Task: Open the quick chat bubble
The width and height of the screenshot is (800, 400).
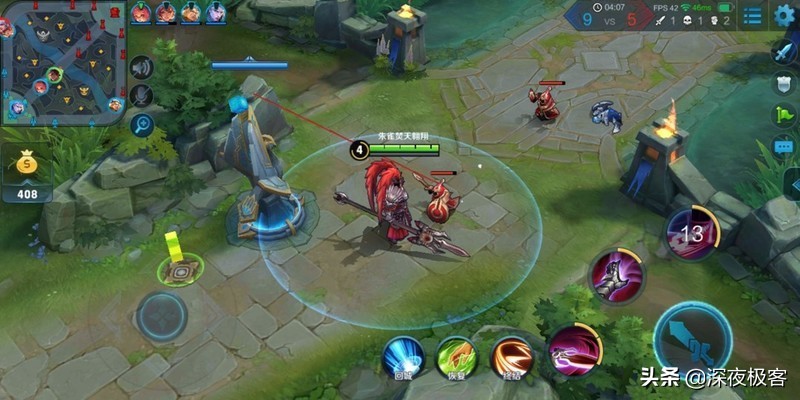Action: (x=785, y=147)
